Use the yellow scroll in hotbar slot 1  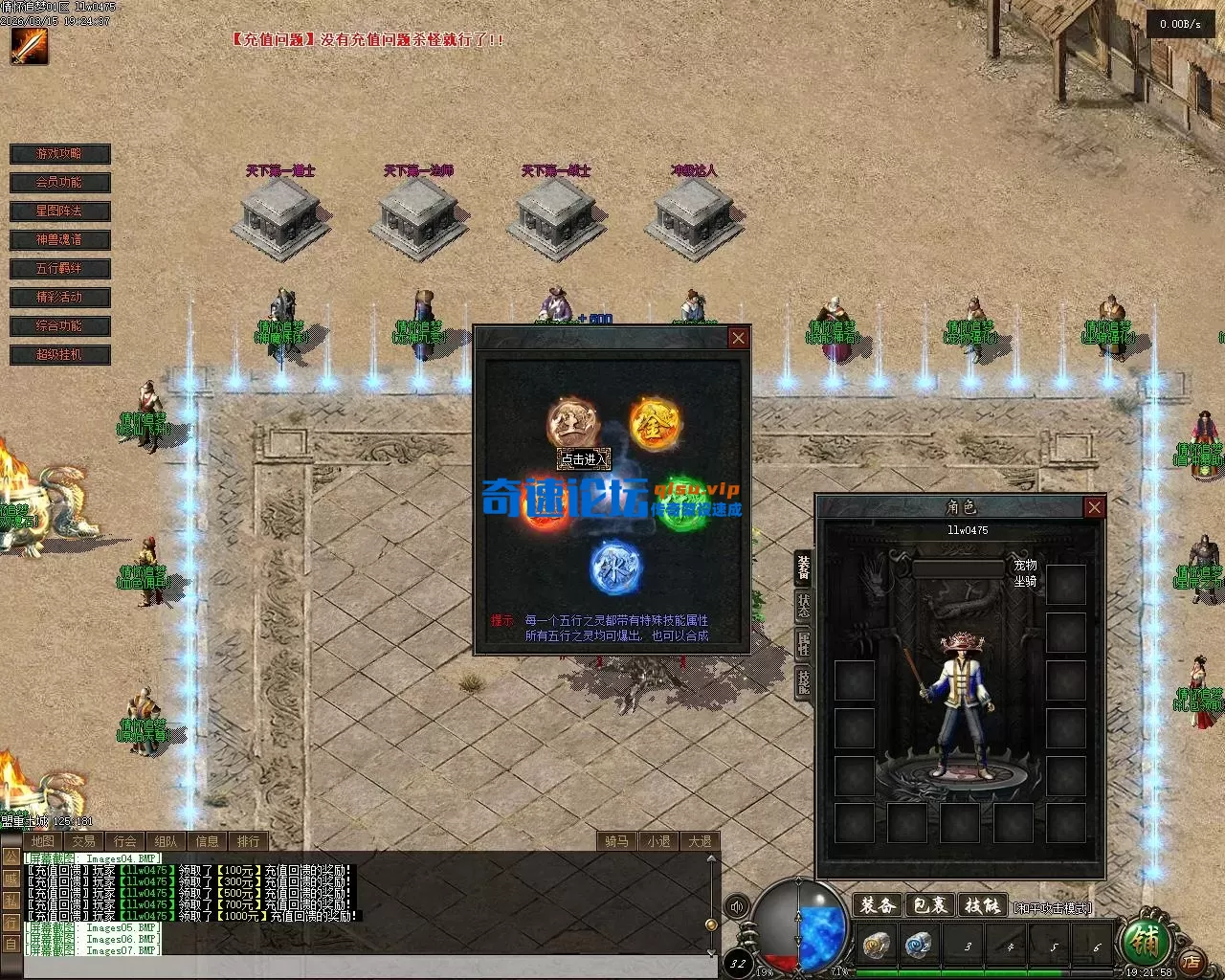(875, 946)
